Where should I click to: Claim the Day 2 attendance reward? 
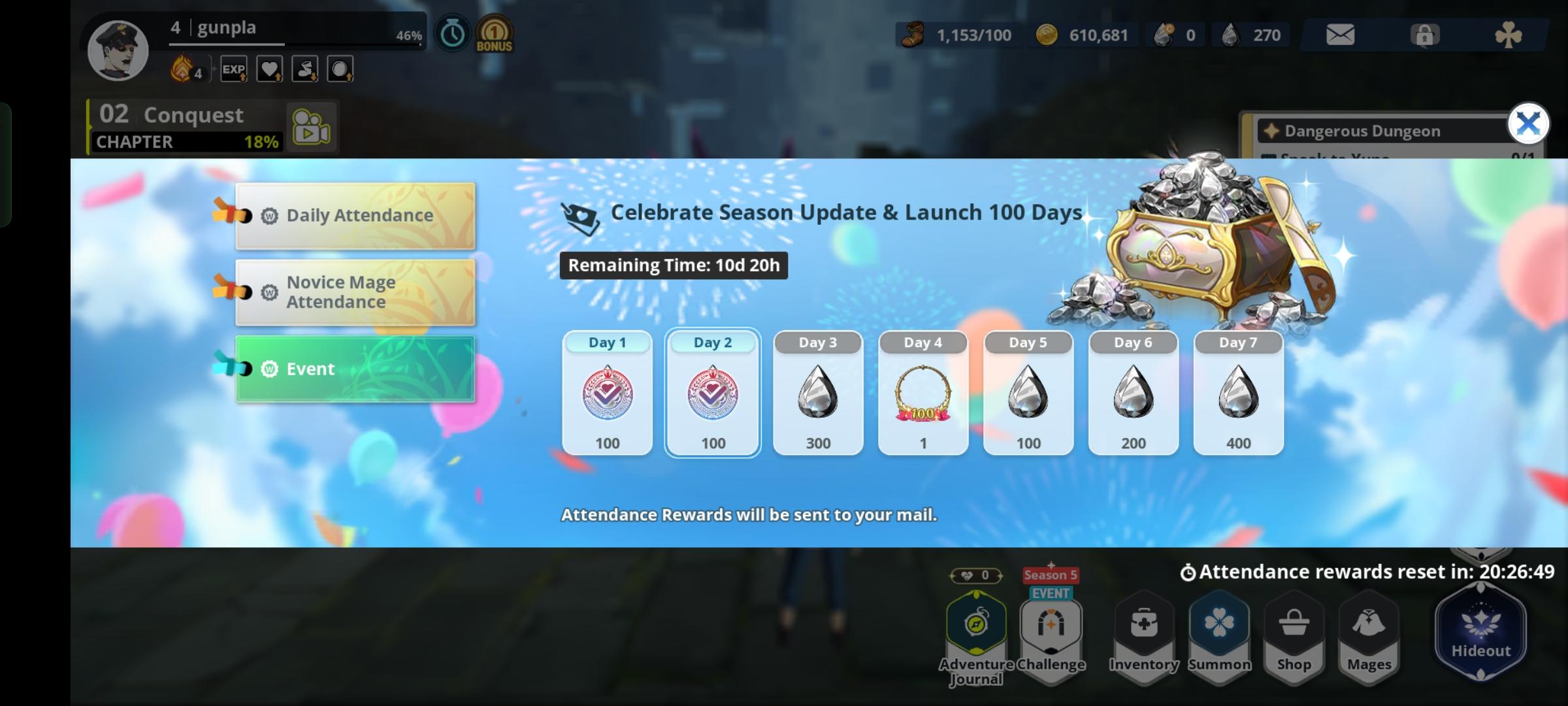(713, 392)
